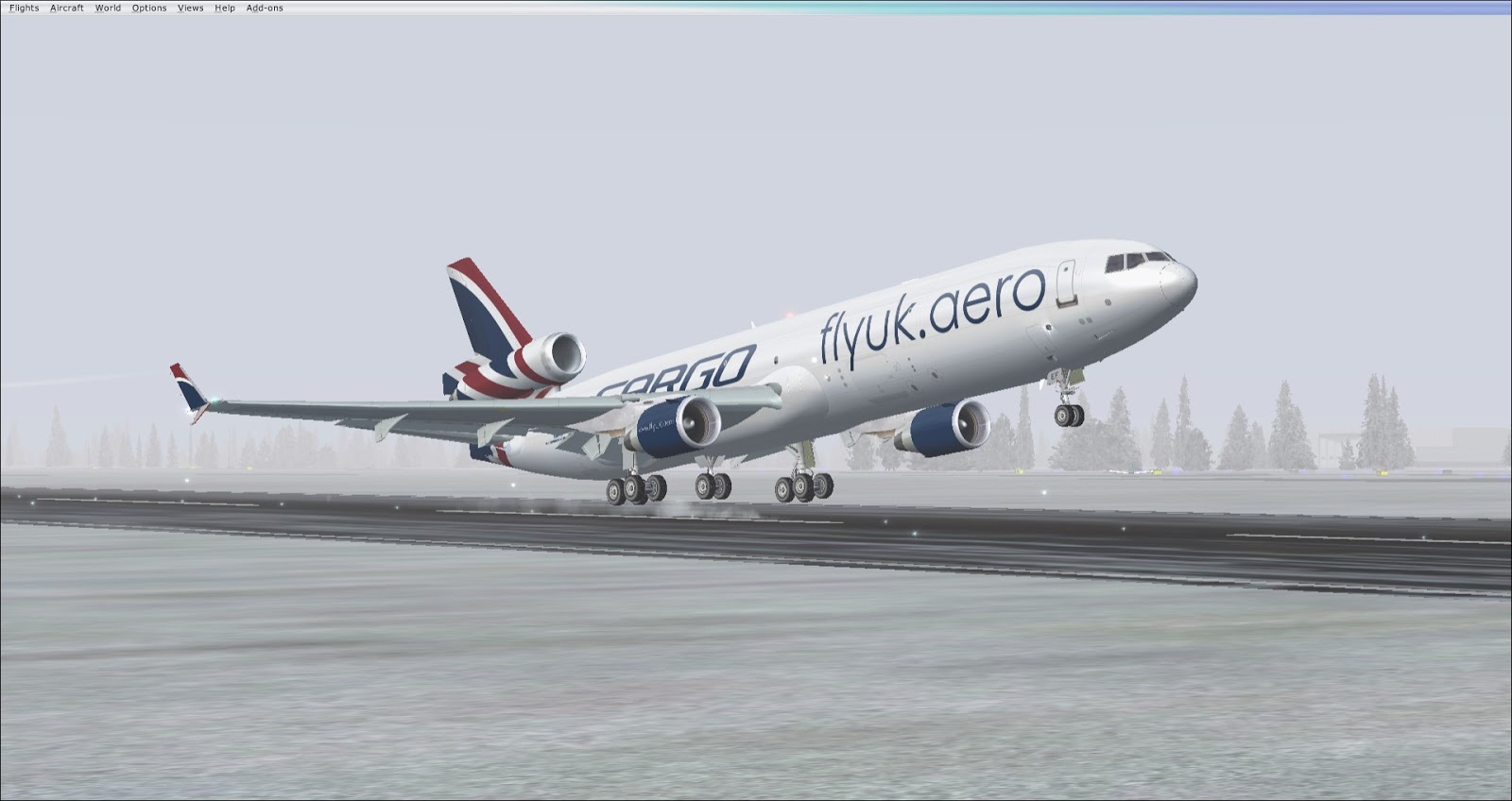Open the Views menu
This screenshot has height=801, width=1512.
(190, 8)
